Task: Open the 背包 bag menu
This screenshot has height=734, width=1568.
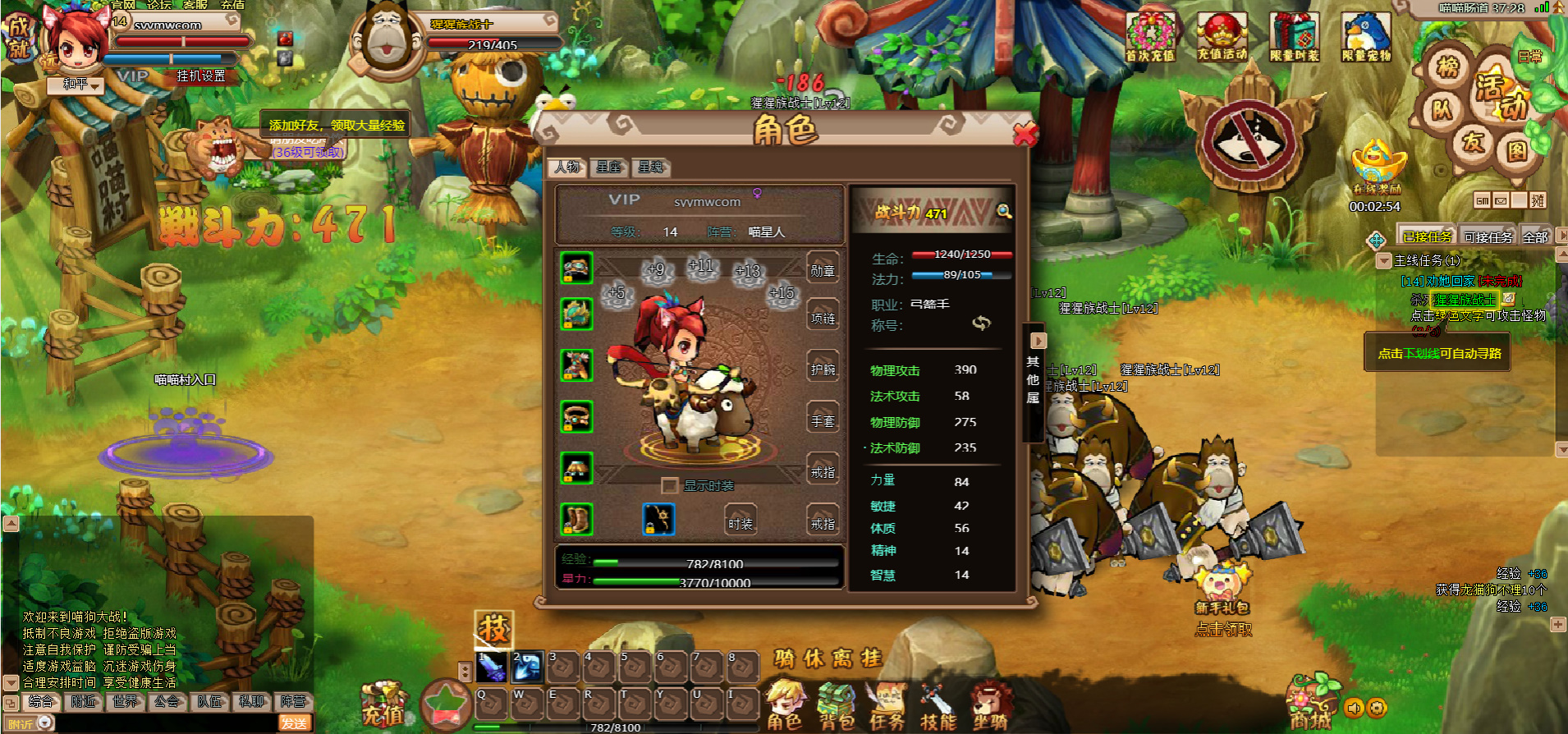Action: tap(837, 705)
